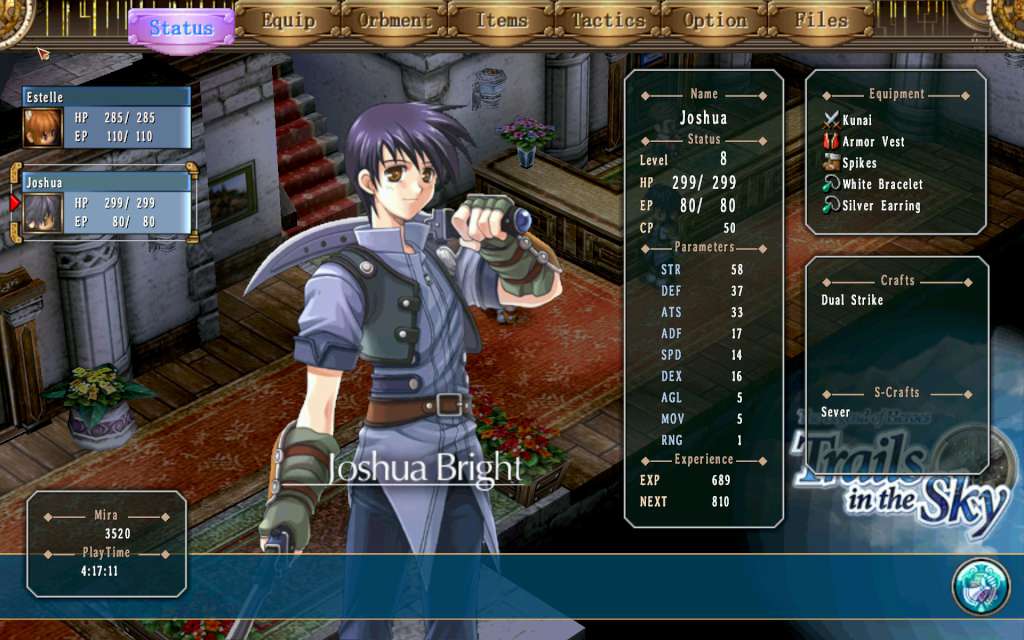The width and height of the screenshot is (1024, 640).
Task: Switch to the Files tab
Action: tap(821, 21)
